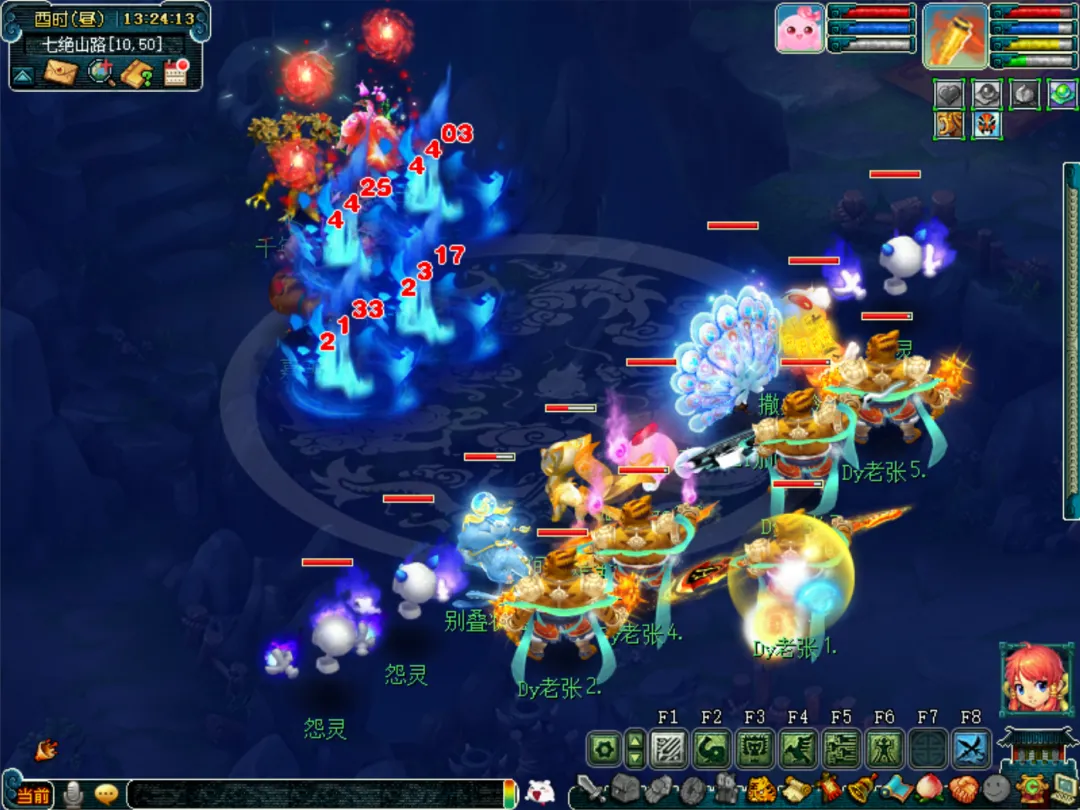This screenshot has width=1080, height=810.
Task: Use the F8 blue crossed-swords skill
Action: point(971,748)
